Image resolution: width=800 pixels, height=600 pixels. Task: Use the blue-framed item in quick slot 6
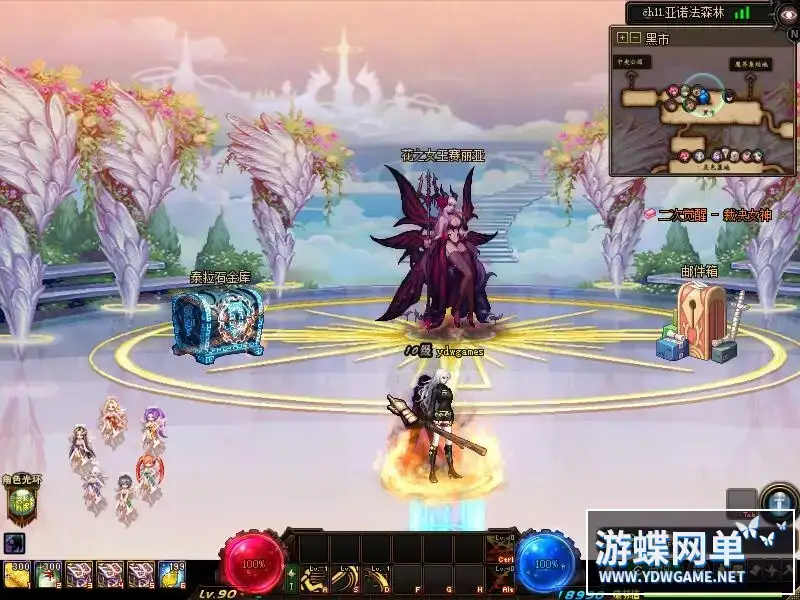(171, 574)
